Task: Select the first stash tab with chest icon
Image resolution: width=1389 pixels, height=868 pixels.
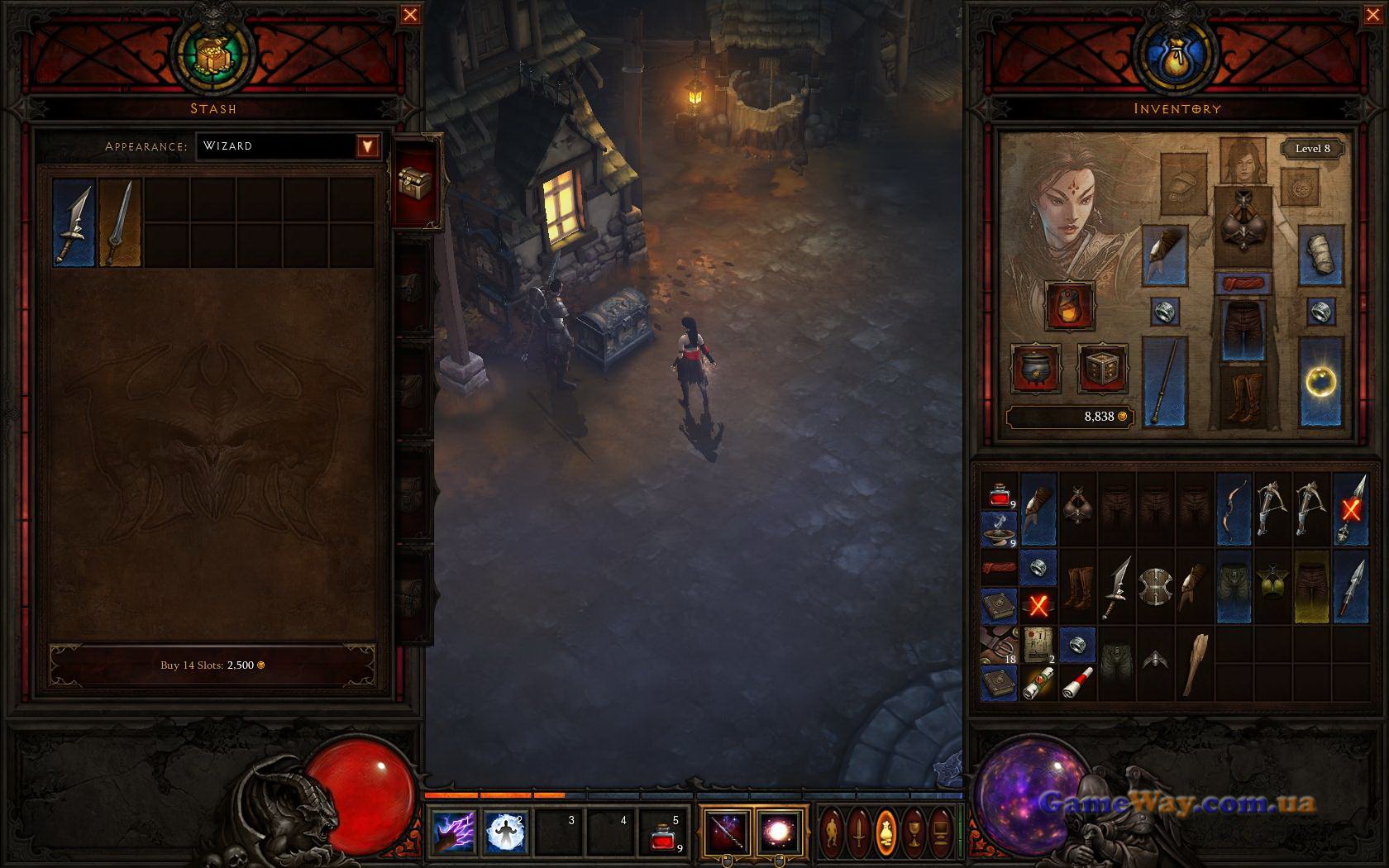Action: [415, 181]
